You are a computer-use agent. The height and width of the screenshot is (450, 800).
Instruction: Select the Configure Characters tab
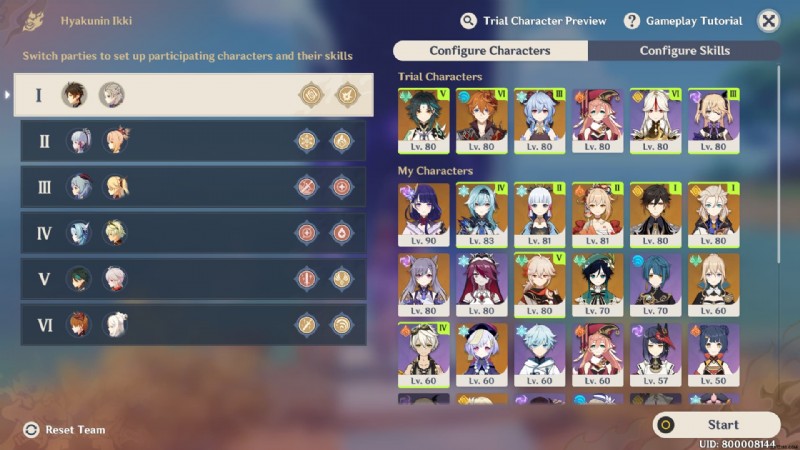tap(490, 51)
